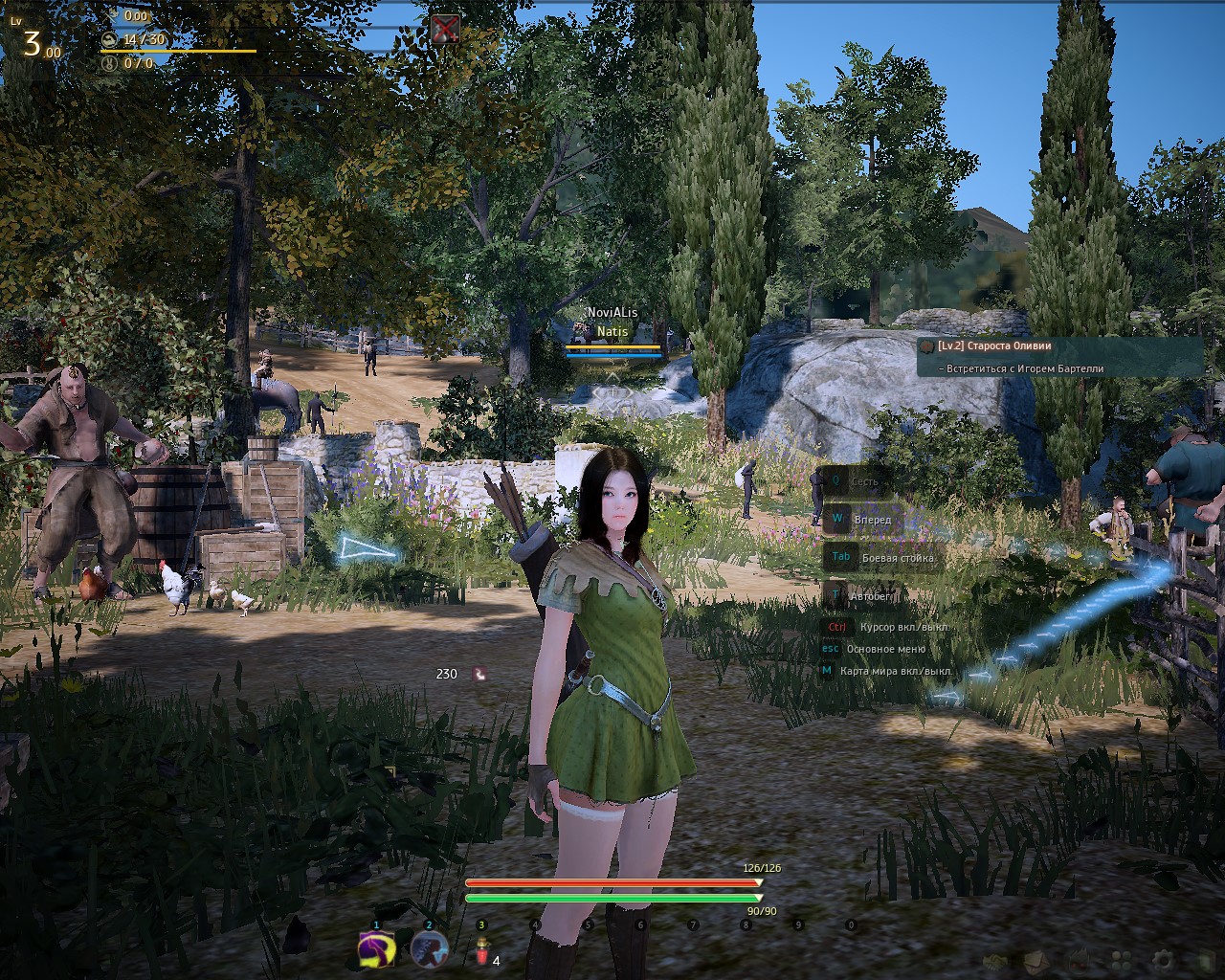Open the mail envelope icon
Image resolution: width=1225 pixels, height=980 pixels.
pos(1036,960)
